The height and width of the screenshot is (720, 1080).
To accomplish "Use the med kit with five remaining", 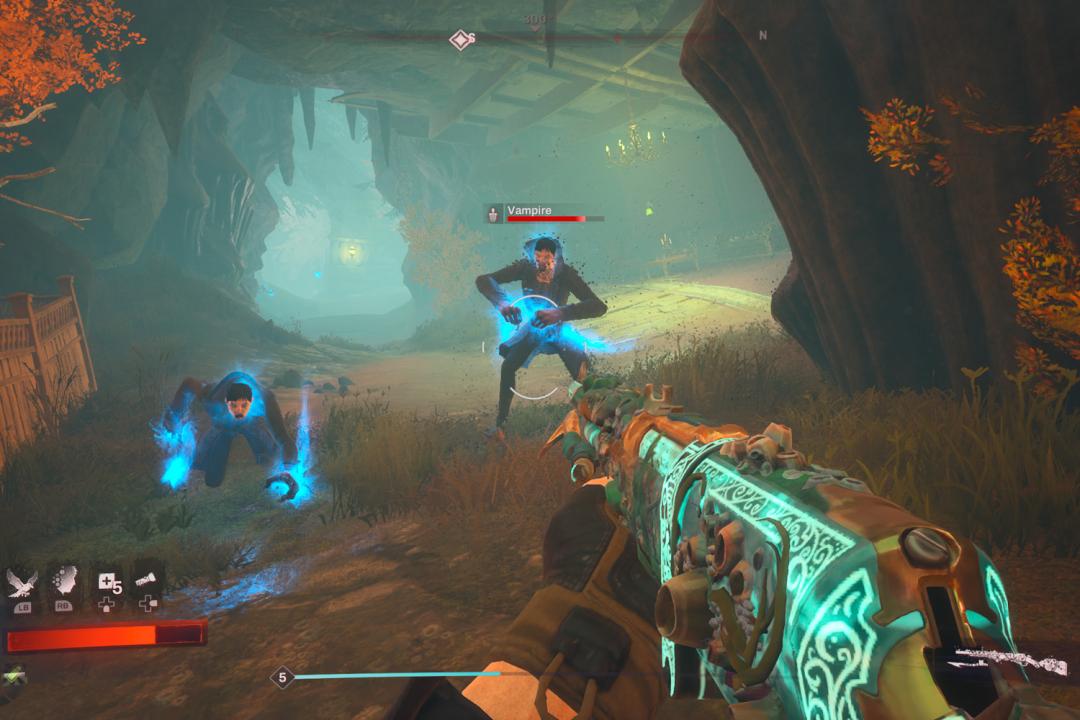I will (107, 583).
